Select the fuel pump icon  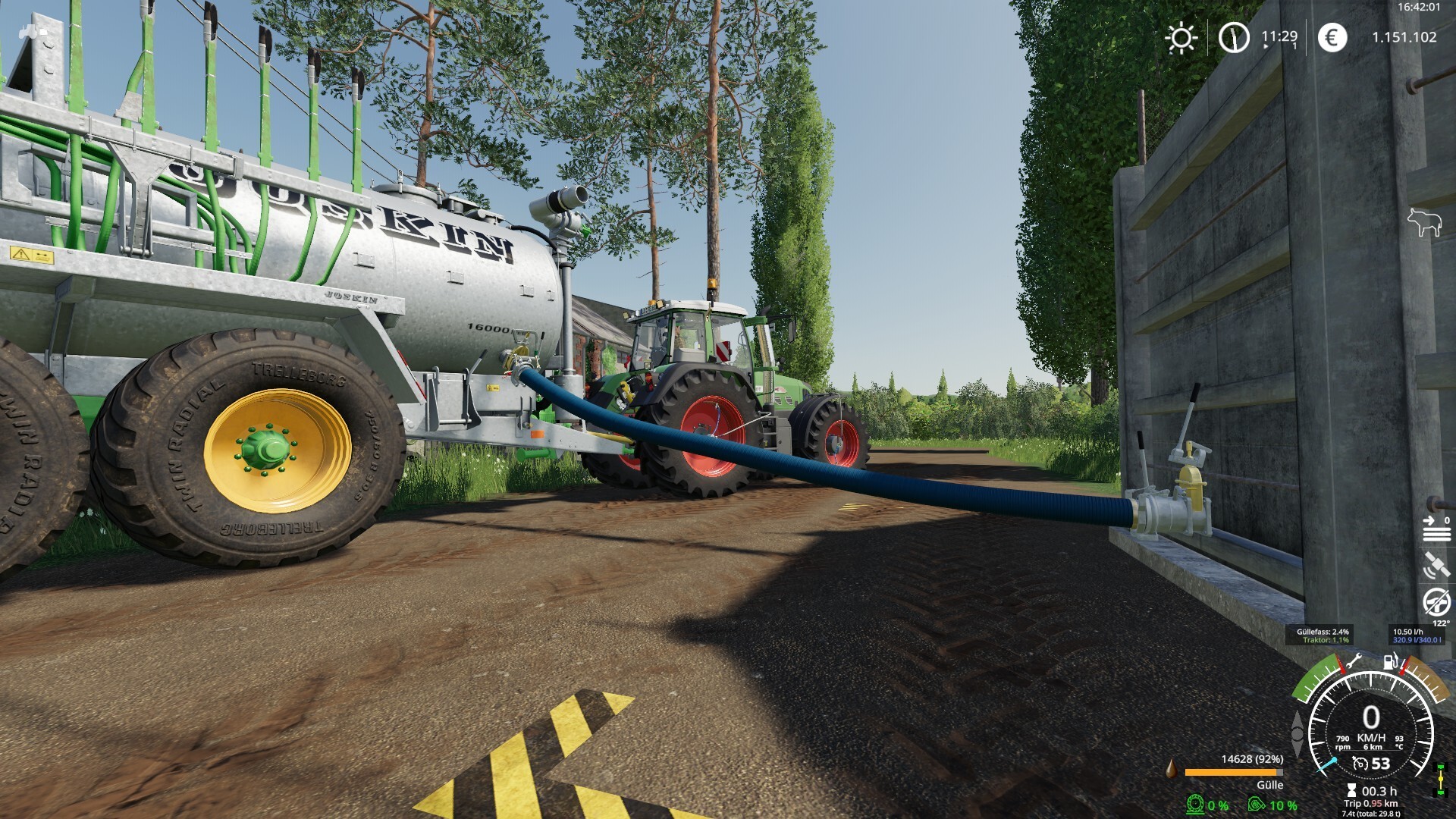[1391, 661]
